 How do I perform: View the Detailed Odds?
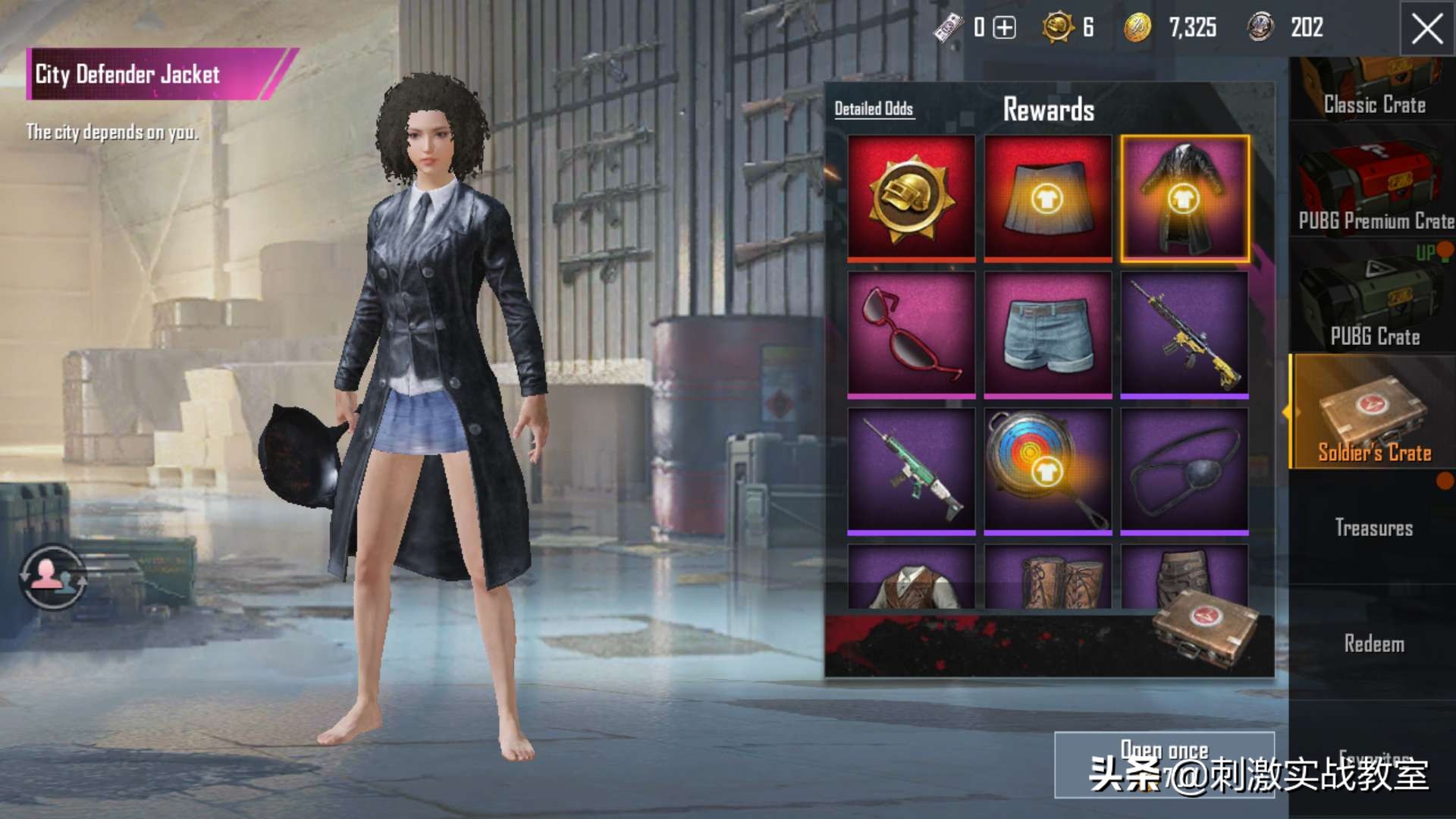[x=874, y=108]
